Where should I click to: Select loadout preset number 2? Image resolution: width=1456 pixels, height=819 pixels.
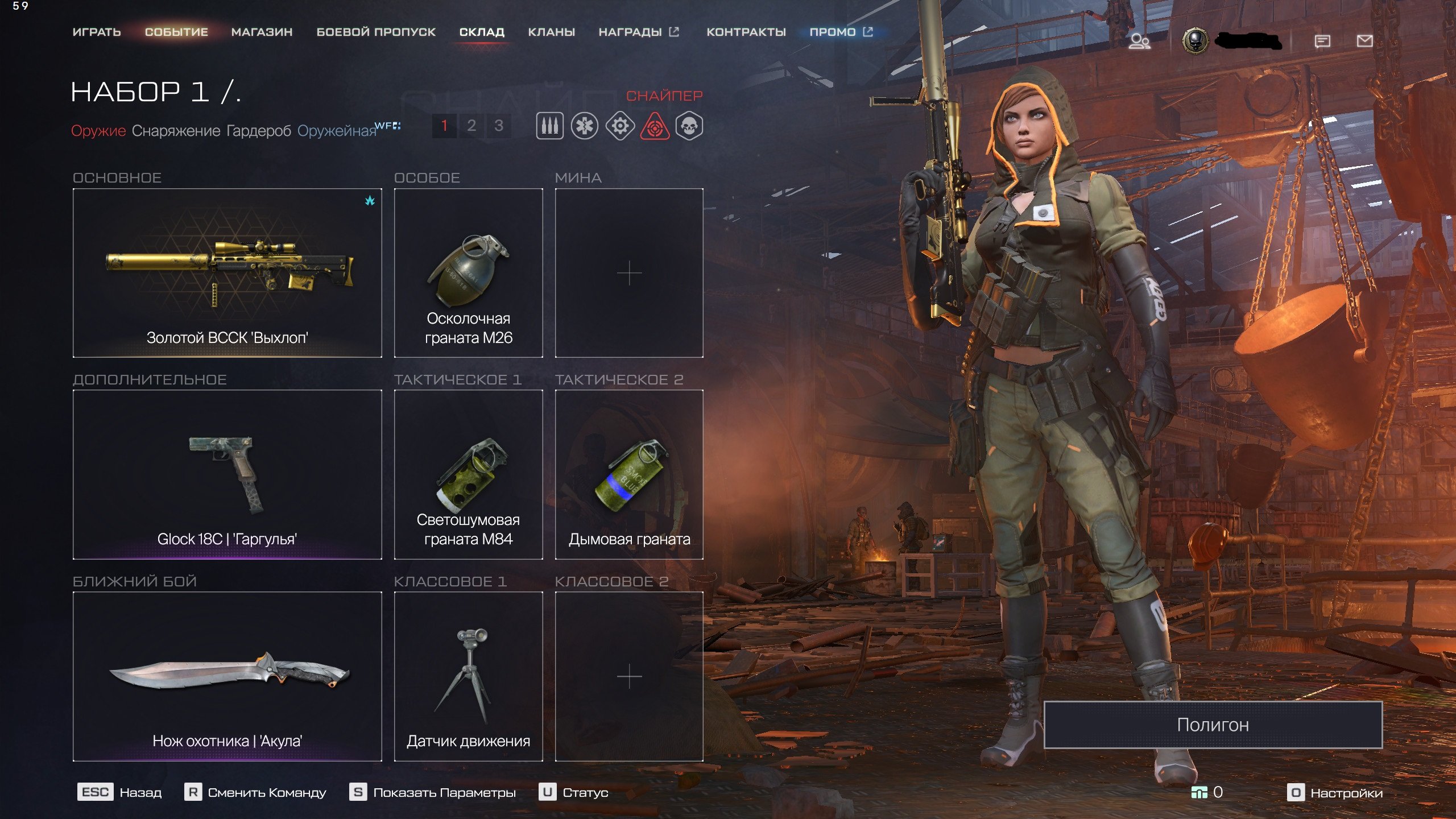(x=471, y=126)
